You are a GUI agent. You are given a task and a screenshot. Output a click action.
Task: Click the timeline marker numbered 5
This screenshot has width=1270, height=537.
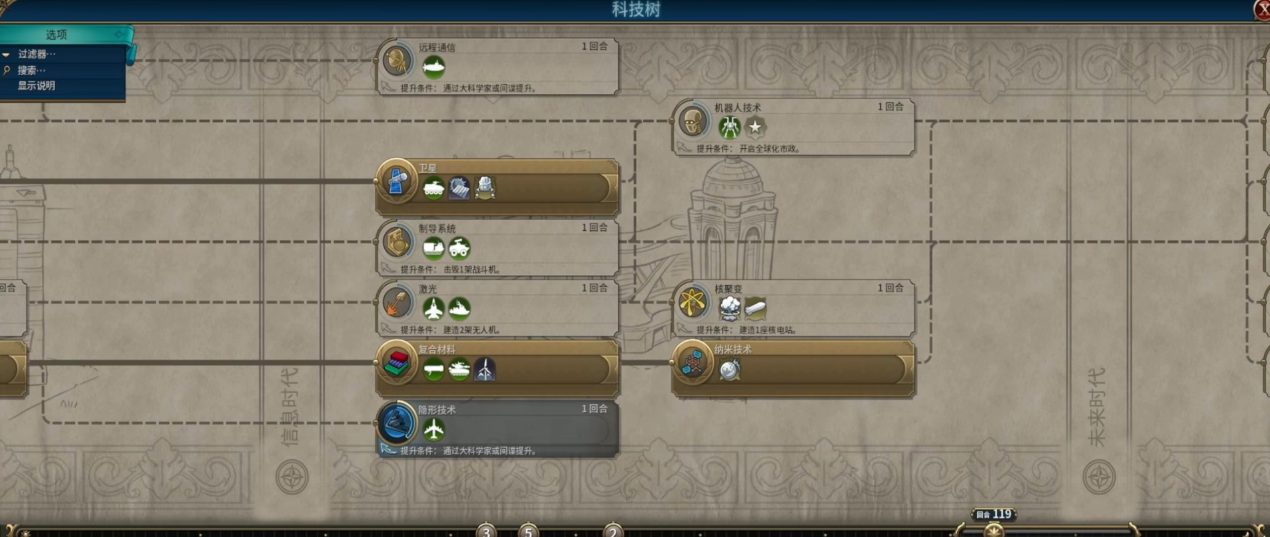pos(528,530)
